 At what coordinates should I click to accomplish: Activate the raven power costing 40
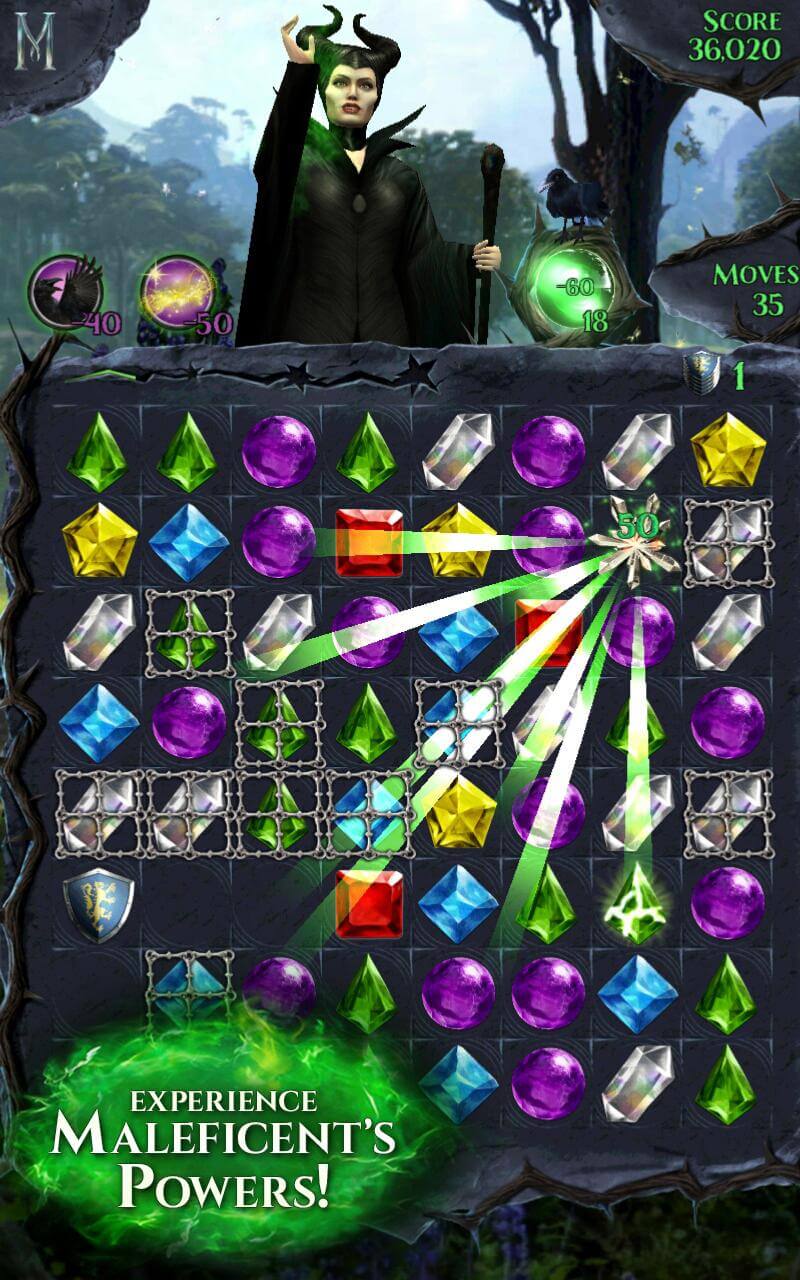(64, 291)
